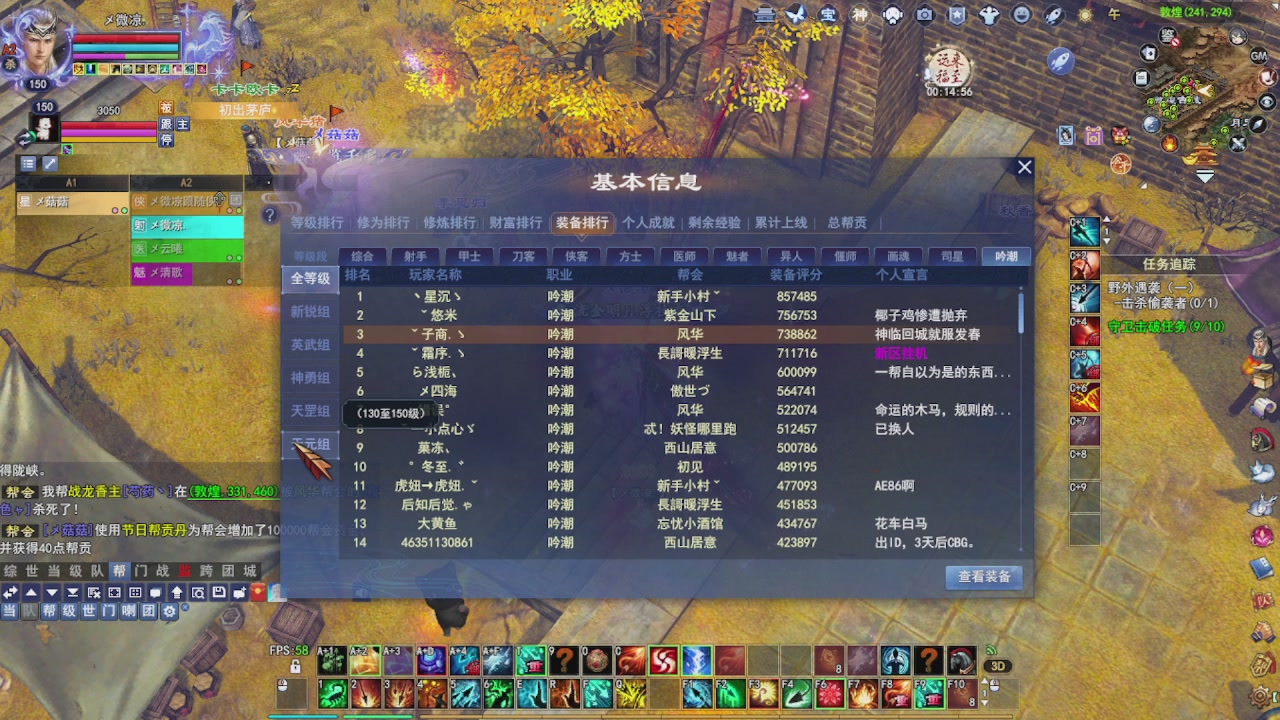The width and height of the screenshot is (1280, 720).
Task: Open the camera screenshot icon top bar
Action: click(924, 14)
